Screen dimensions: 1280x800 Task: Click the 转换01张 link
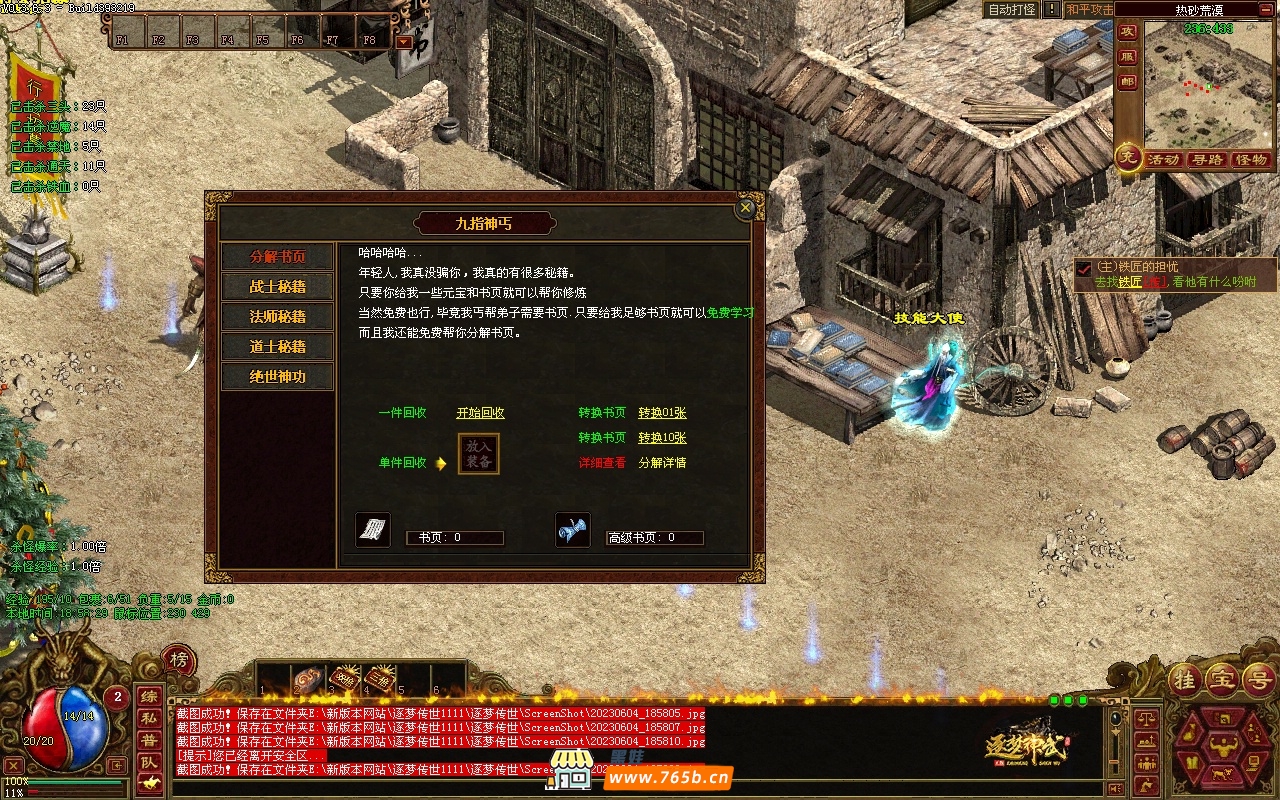point(662,413)
